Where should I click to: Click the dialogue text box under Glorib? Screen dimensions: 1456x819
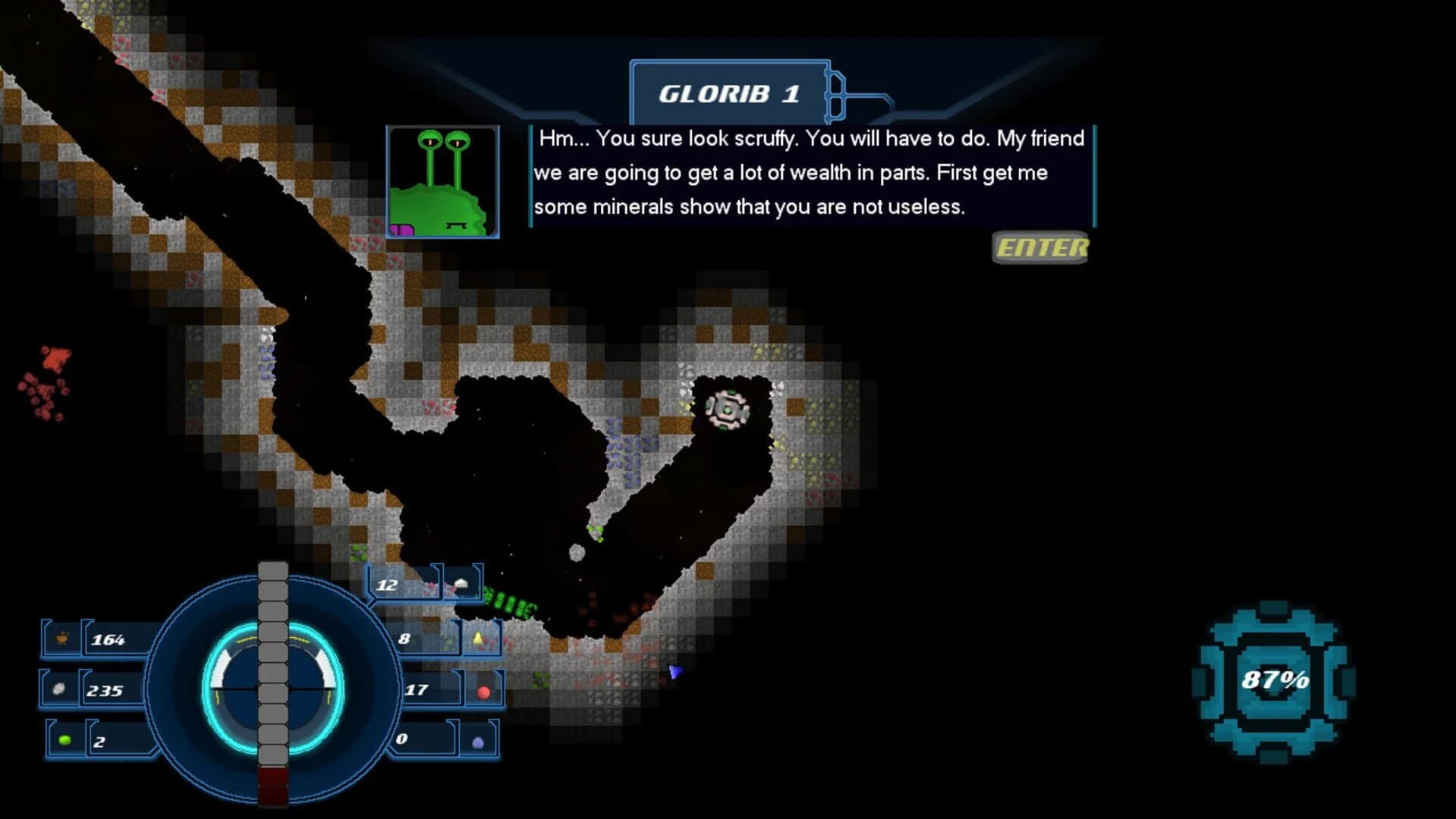pyautogui.click(x=810, y=172)
